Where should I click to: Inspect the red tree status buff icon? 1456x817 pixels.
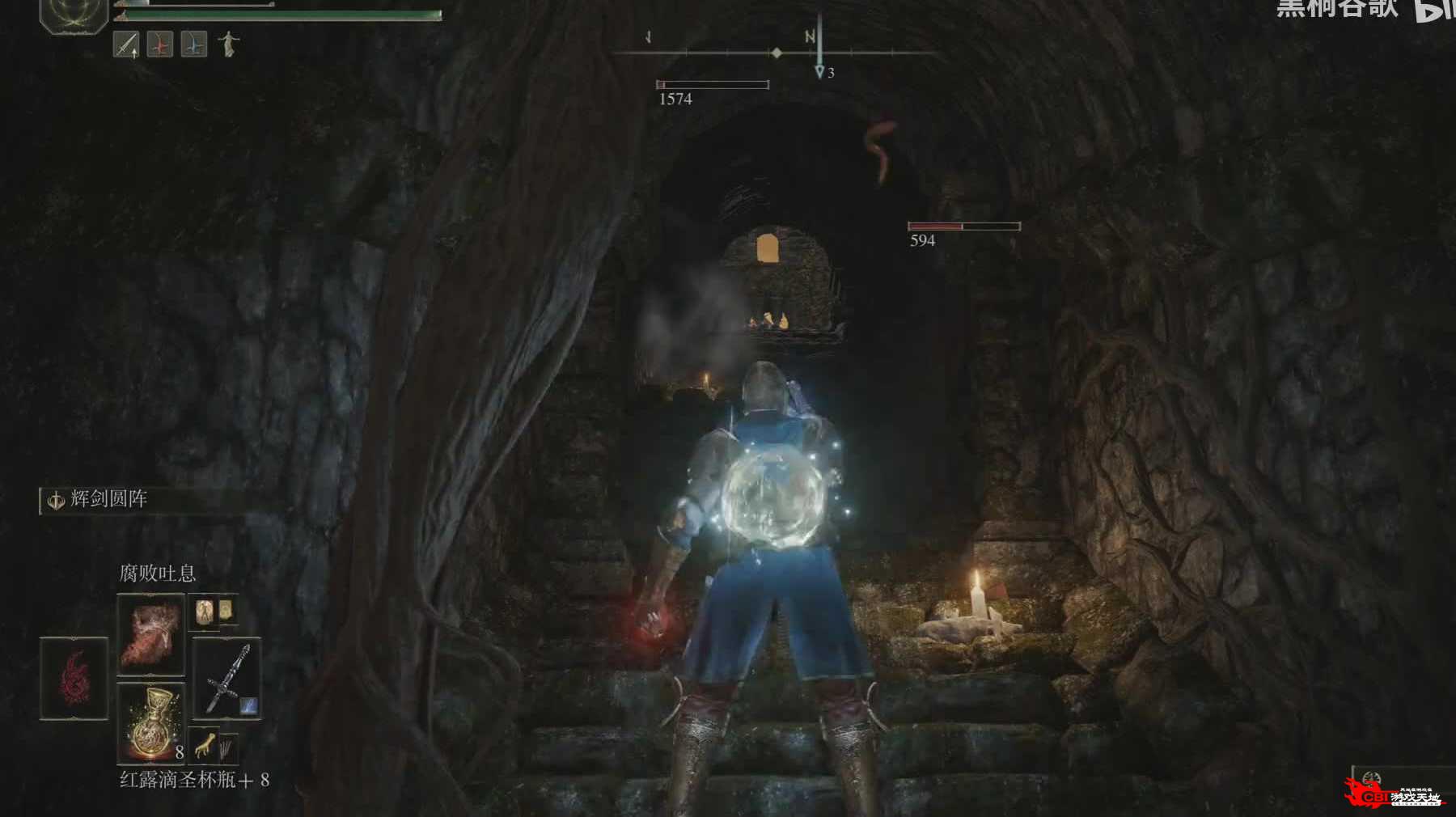(x=160, y=44)
